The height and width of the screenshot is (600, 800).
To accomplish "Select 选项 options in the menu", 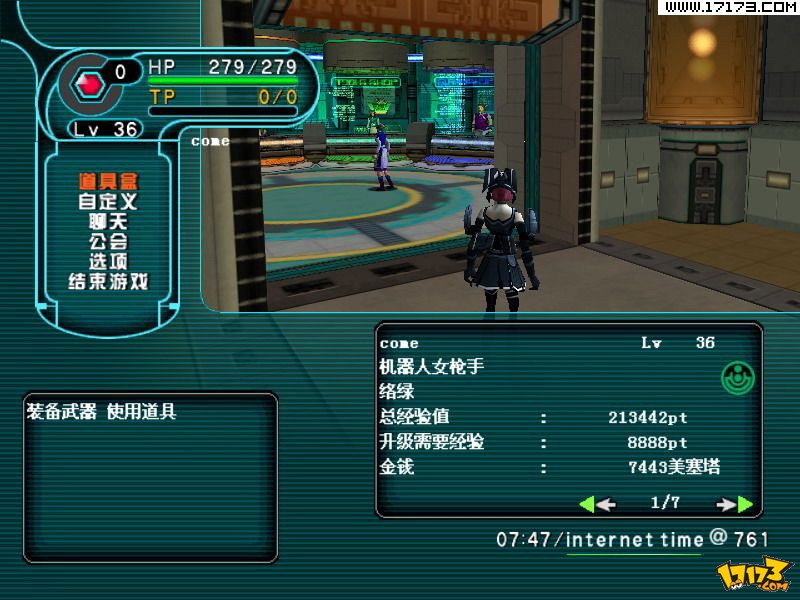I will pos(108,261).
